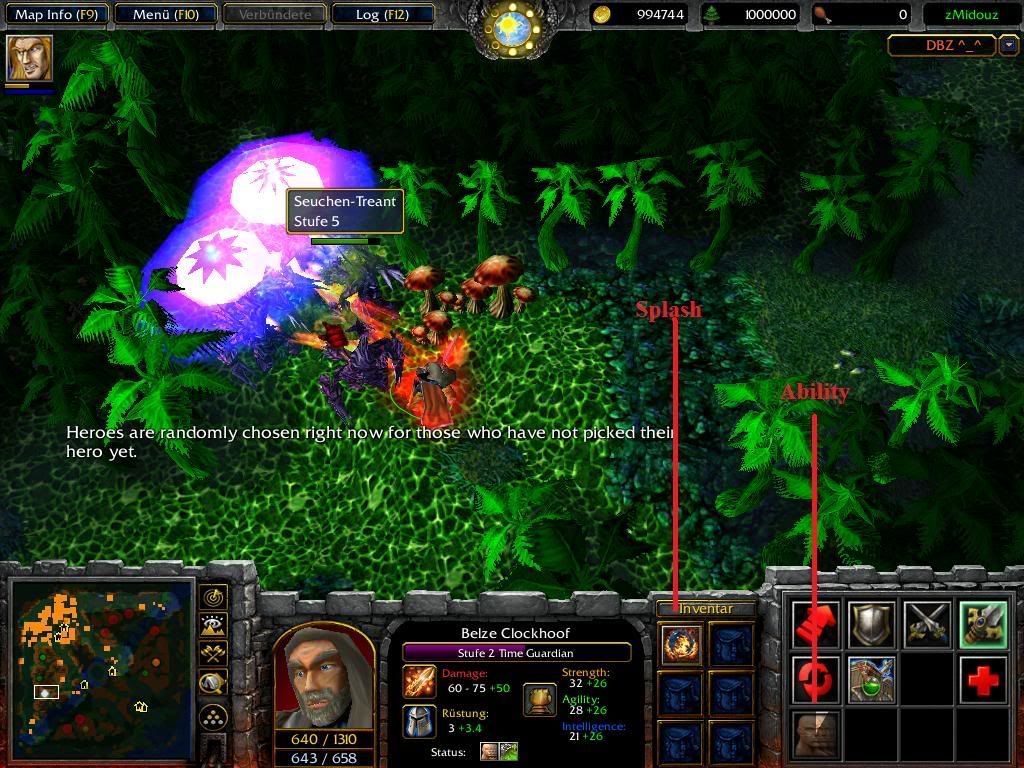Screen dimensions: 1024x768
Task: Activate the bald face ability icon
Action: tap(816, 735)
